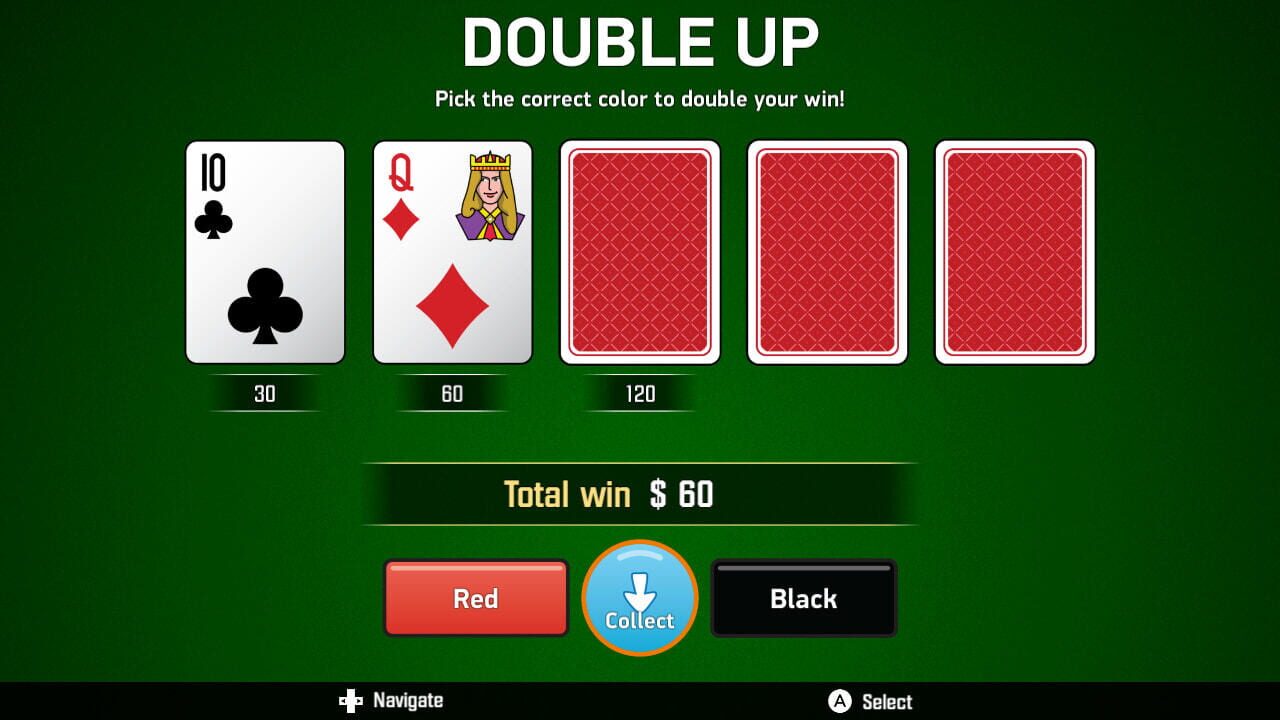Flip the last face-down red card
Screen dimensions: 1280x720
(x=1015, y=252)
